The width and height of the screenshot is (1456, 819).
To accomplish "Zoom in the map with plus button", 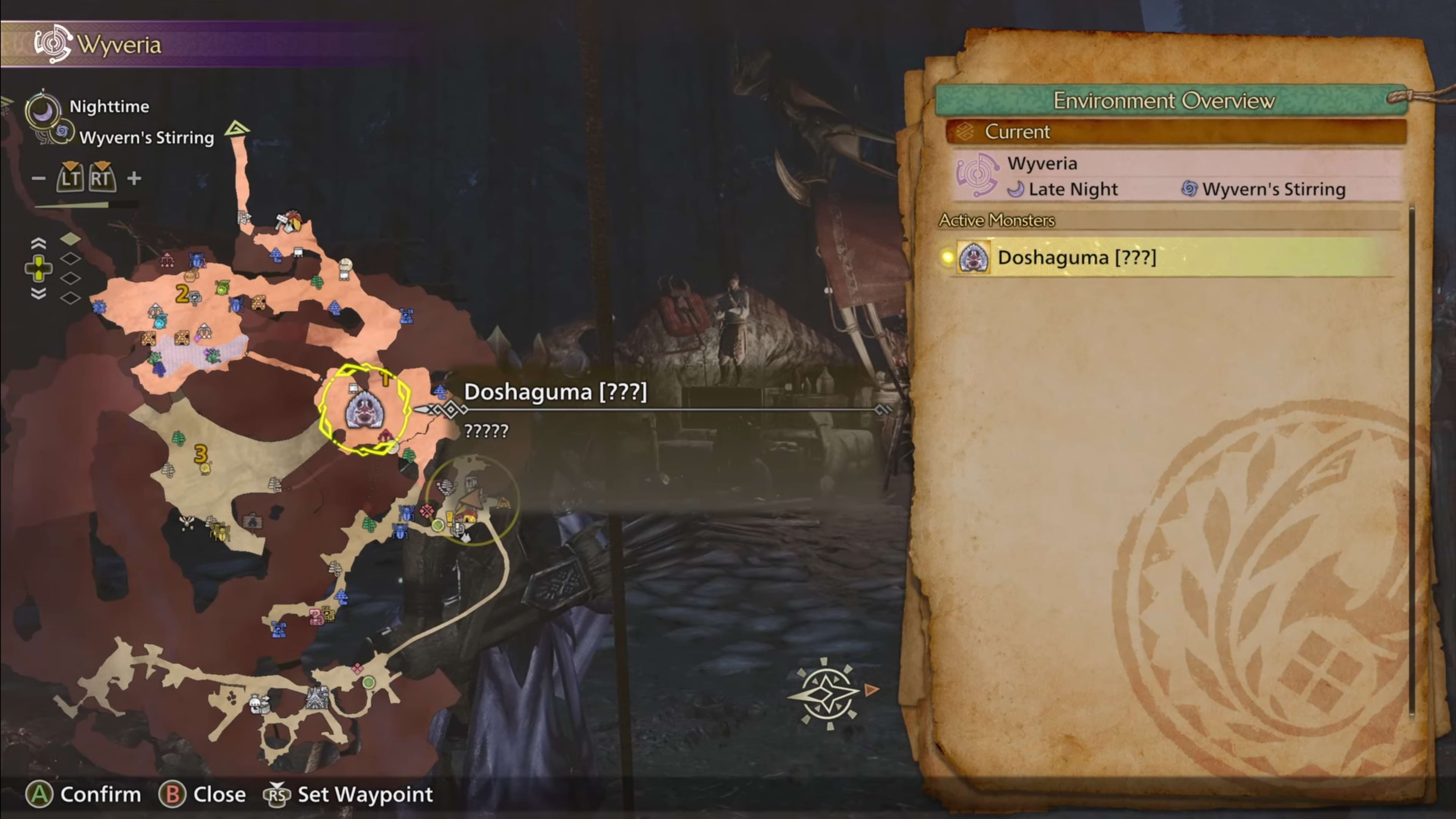I will 134,179.
